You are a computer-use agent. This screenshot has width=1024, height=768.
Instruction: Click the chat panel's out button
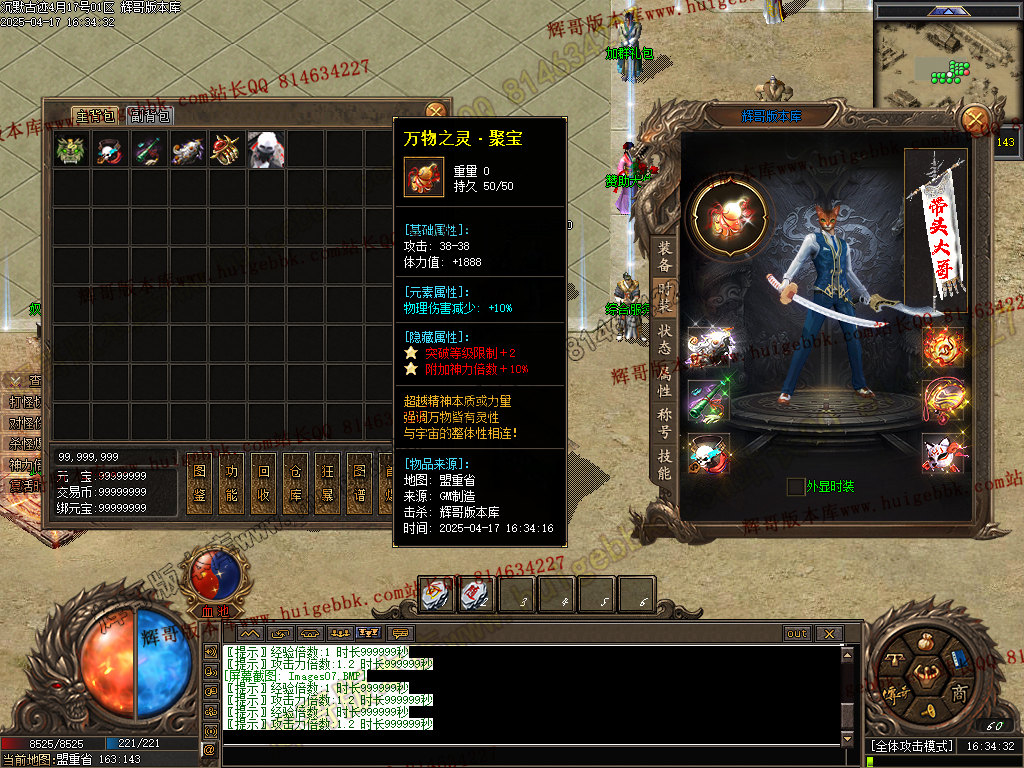pyautogui.click(x=797, y=634)
